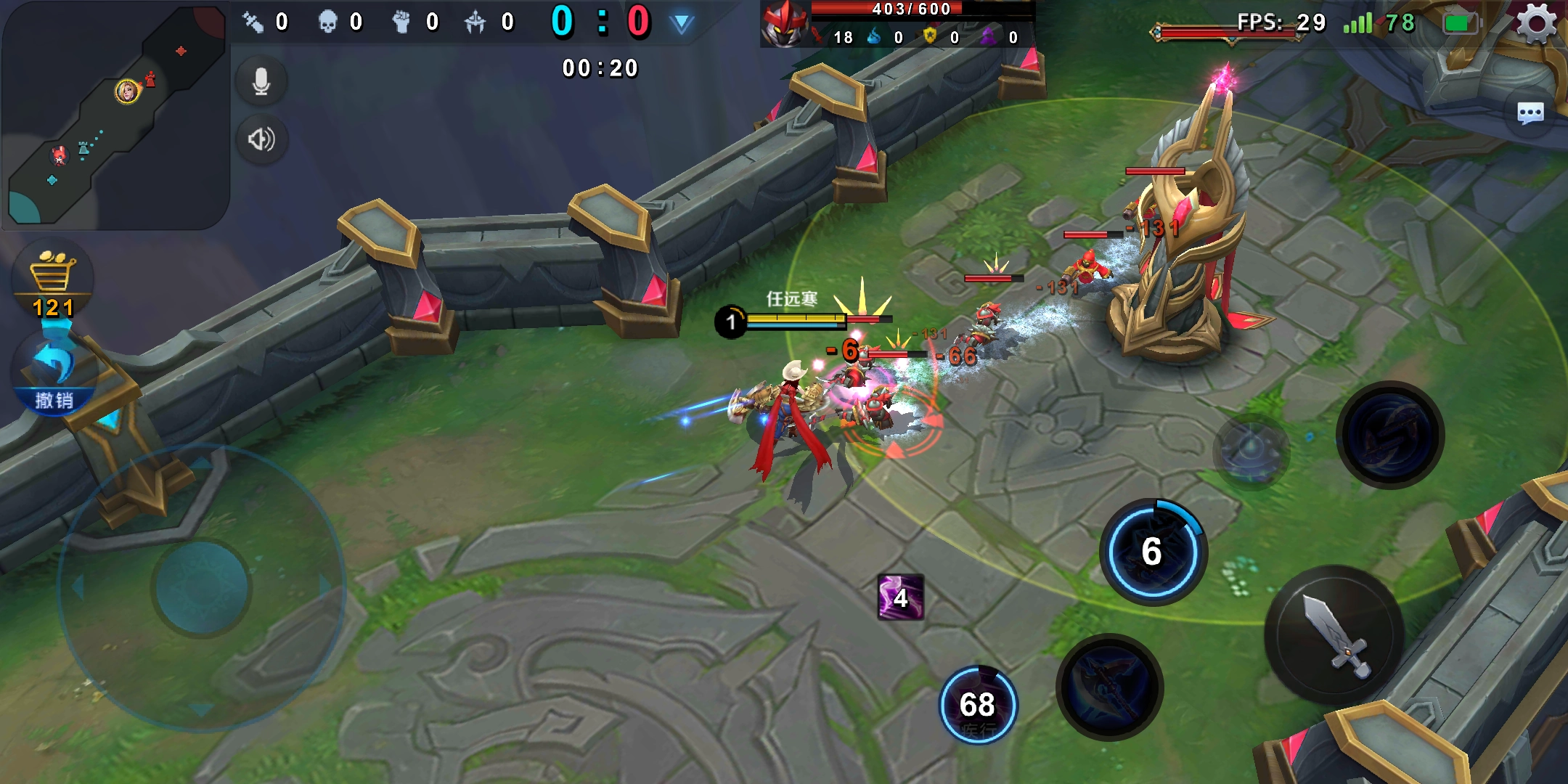Expand the scoreboard dropdown arrow
This screenshot has height=784, width=1568.
pos(681,23)
